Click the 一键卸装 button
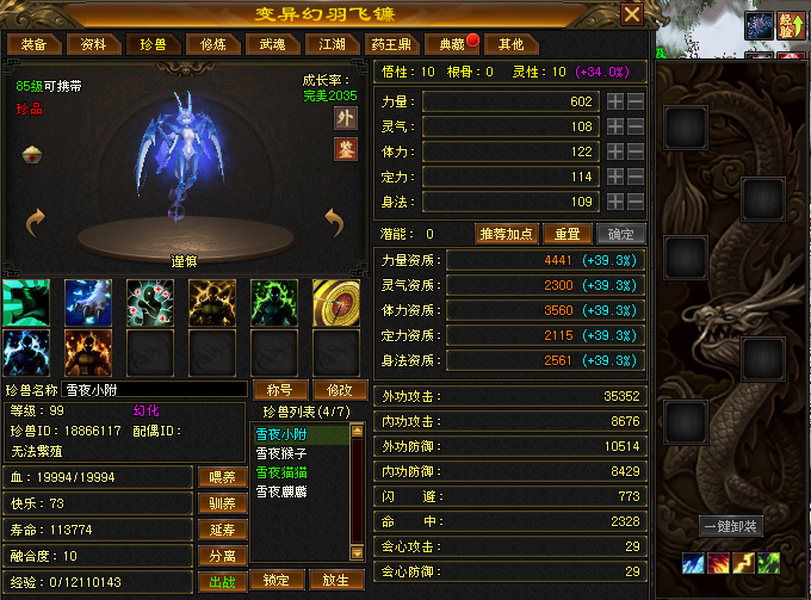811x600 pixels. tap(730, 526)
